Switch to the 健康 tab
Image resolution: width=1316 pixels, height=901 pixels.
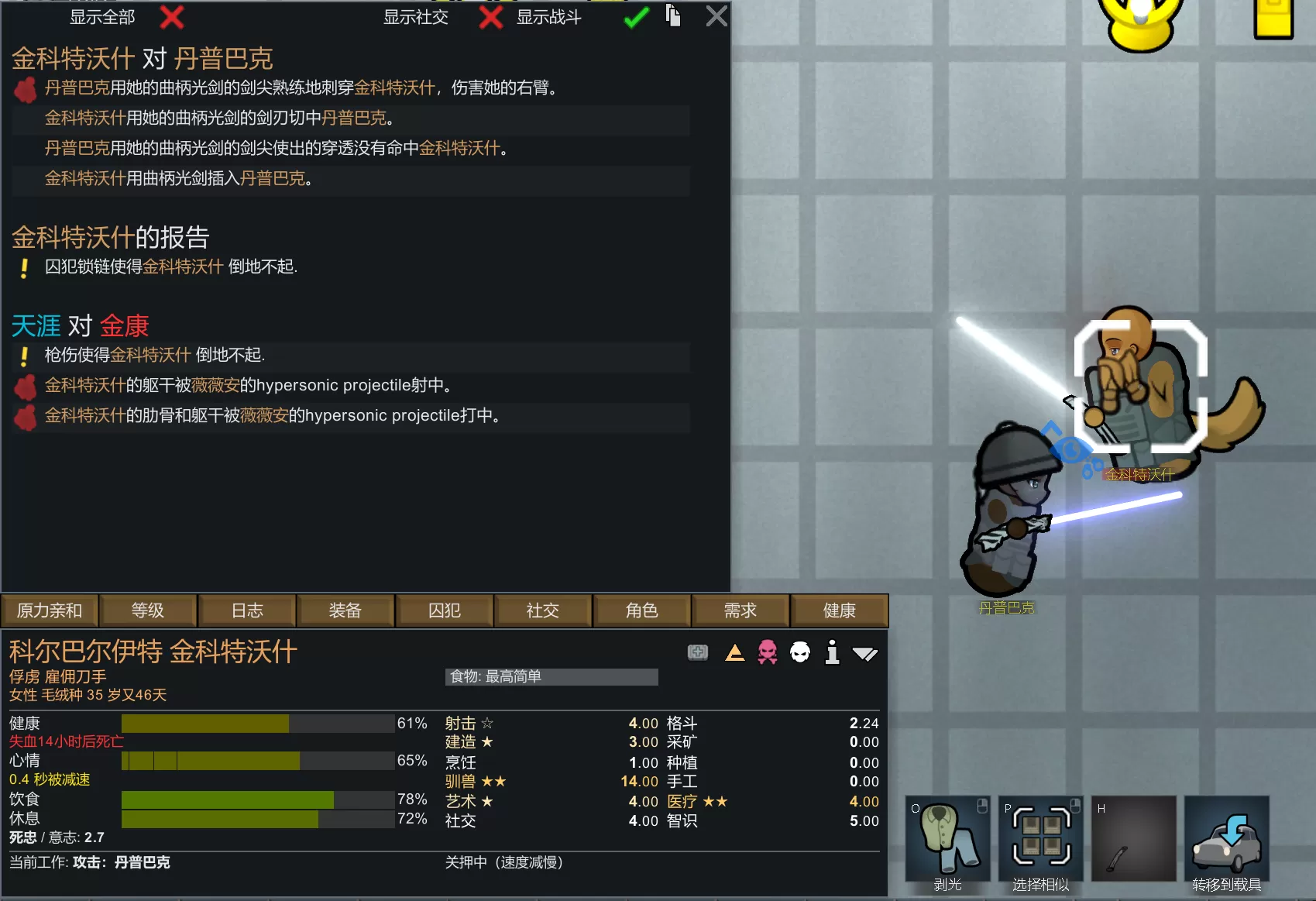839,610
